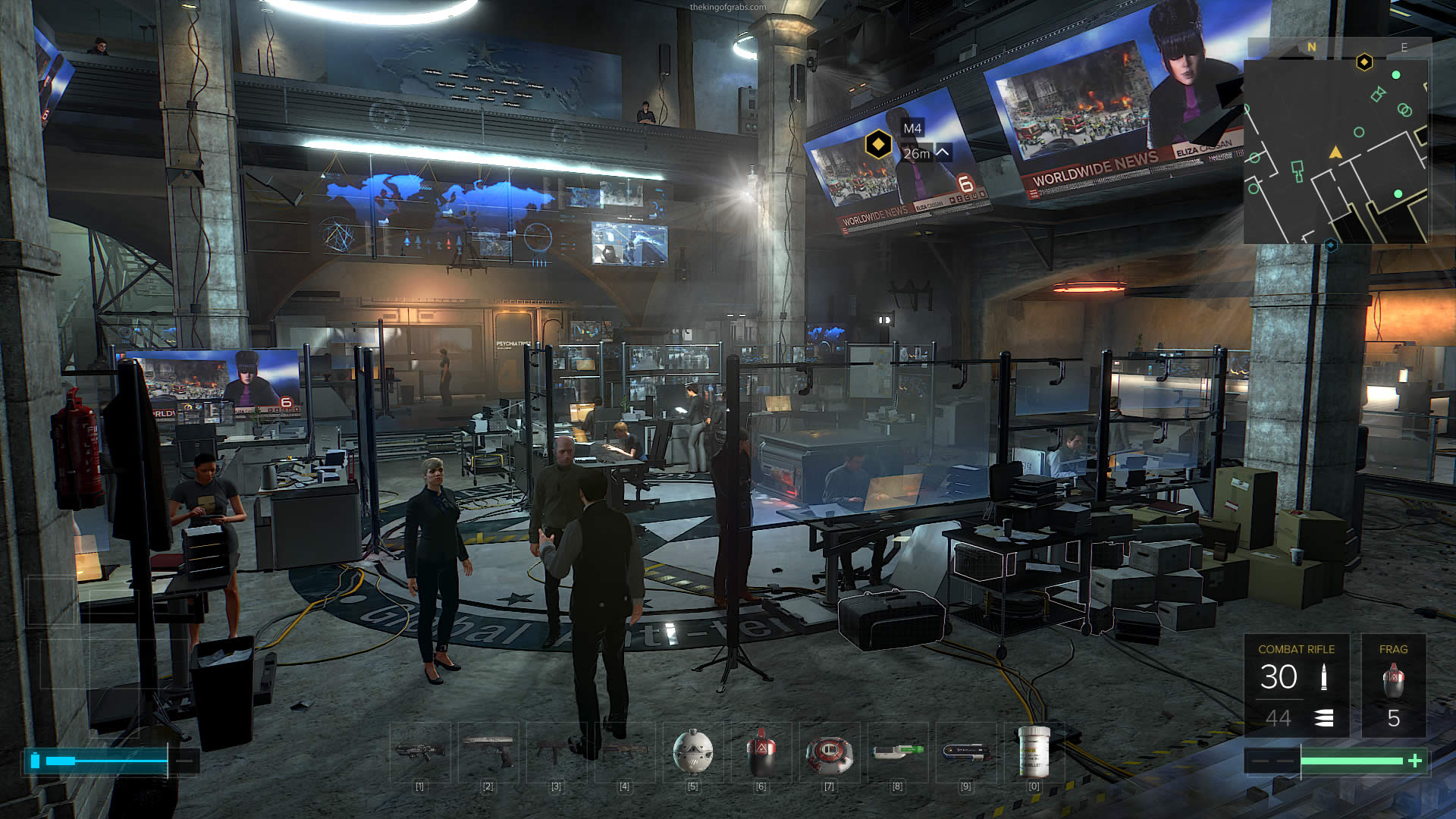
Task: Pick the white round grenade in slot 5
Action: [x=693, y=752]
